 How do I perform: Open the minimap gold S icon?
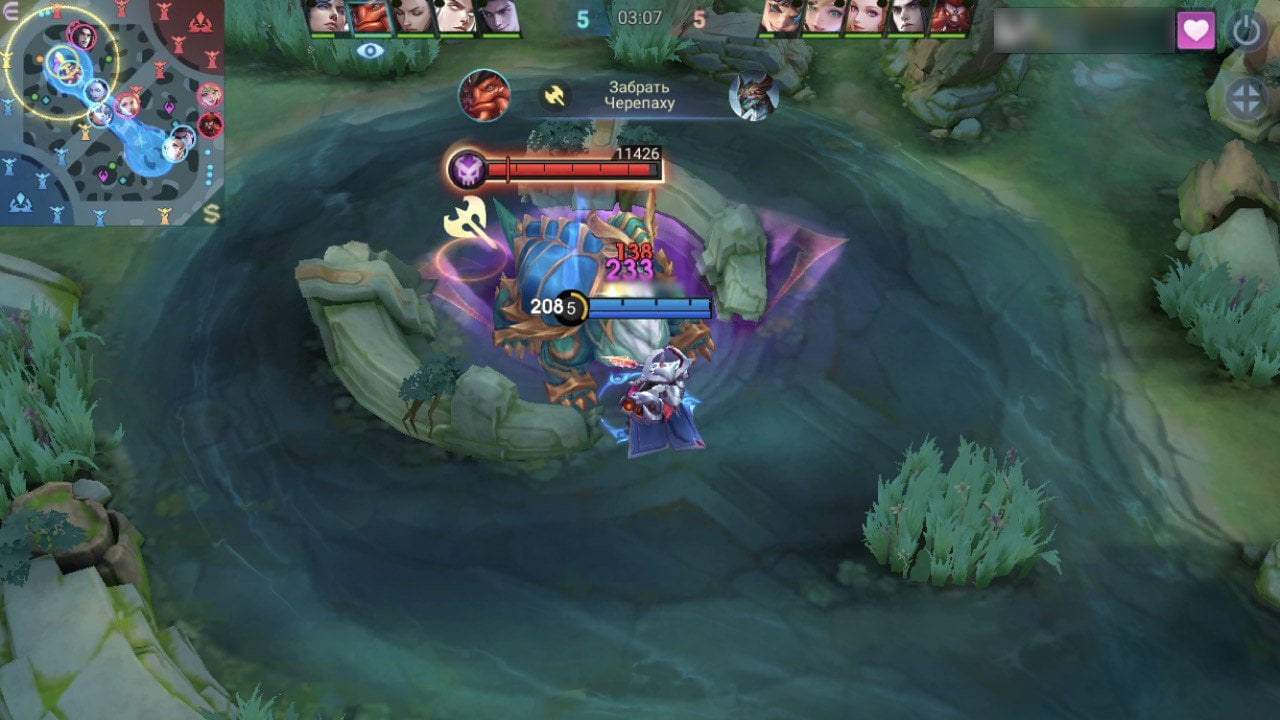click(211, 212)
